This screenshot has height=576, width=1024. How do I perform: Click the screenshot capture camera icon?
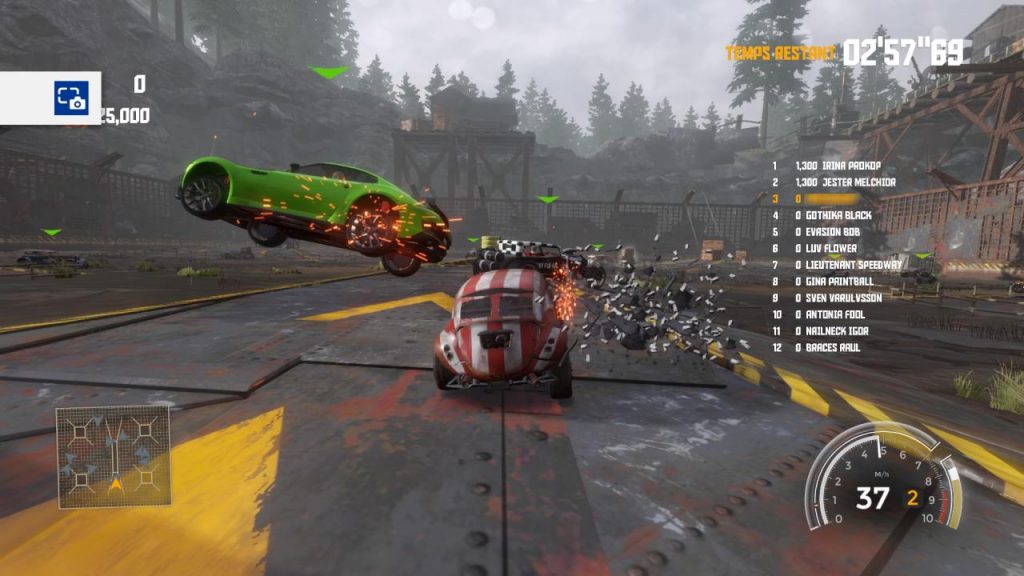point(71,98)
